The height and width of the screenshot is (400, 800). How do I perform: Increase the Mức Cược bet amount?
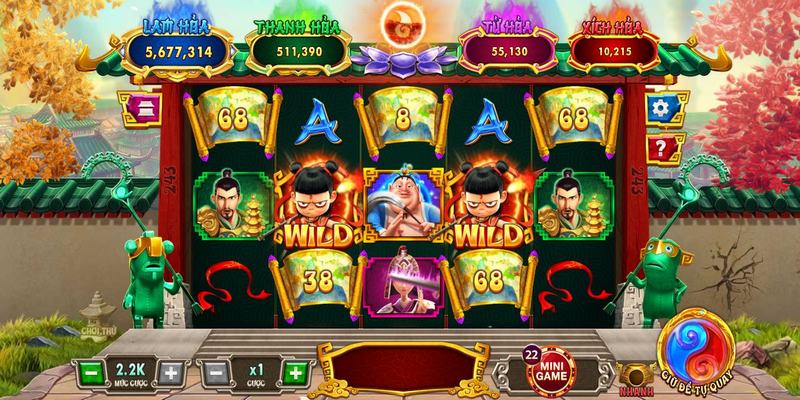point(171,373)
